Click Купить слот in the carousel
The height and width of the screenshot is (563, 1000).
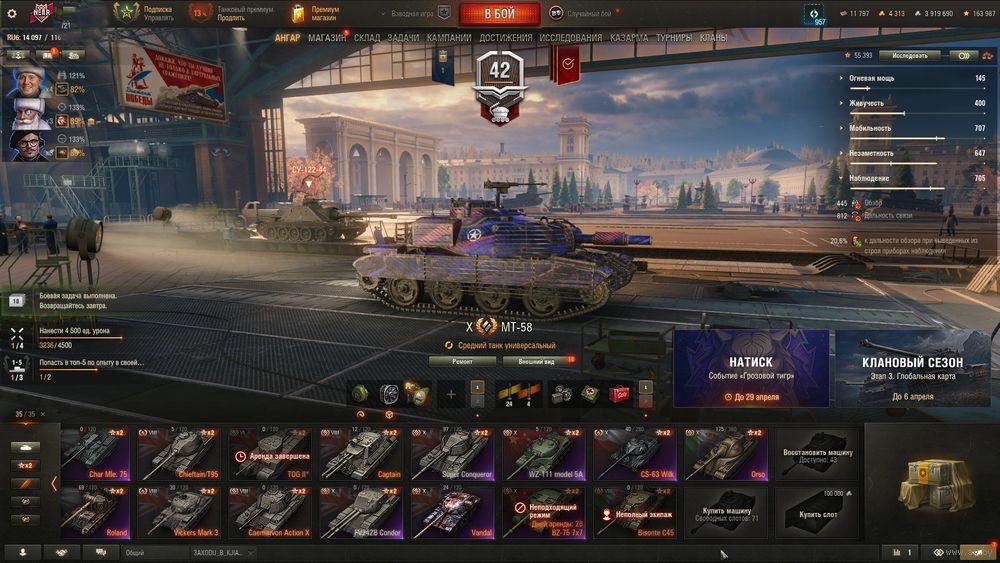pyautogui.click(x=819, y=513)
